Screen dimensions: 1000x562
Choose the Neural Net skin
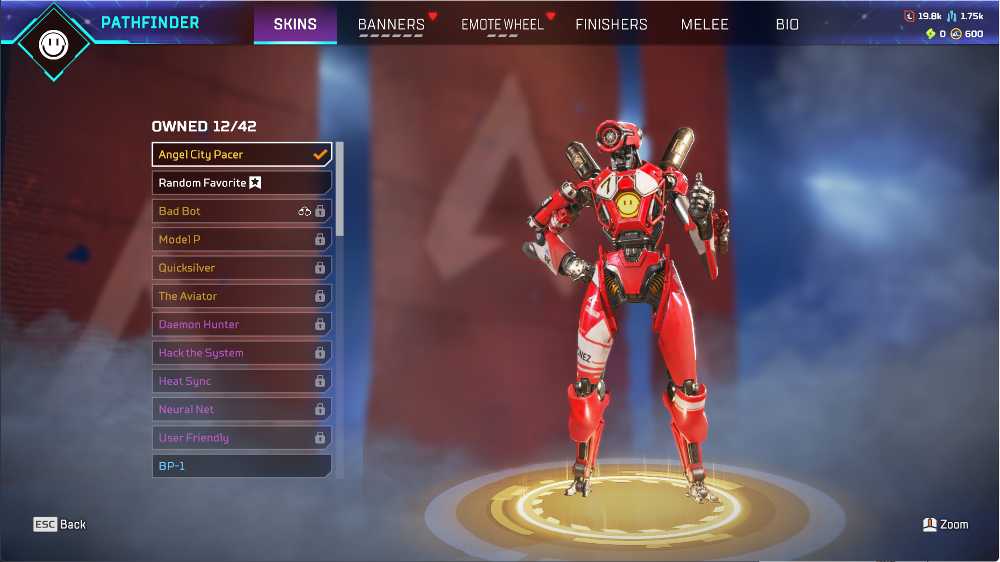pos(242,409)
